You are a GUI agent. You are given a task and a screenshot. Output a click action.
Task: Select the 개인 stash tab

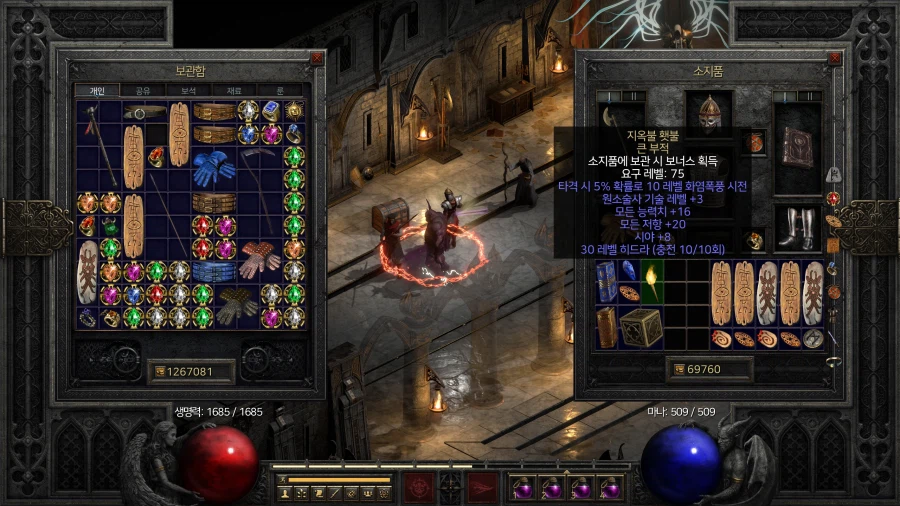(x=97, y=91)
